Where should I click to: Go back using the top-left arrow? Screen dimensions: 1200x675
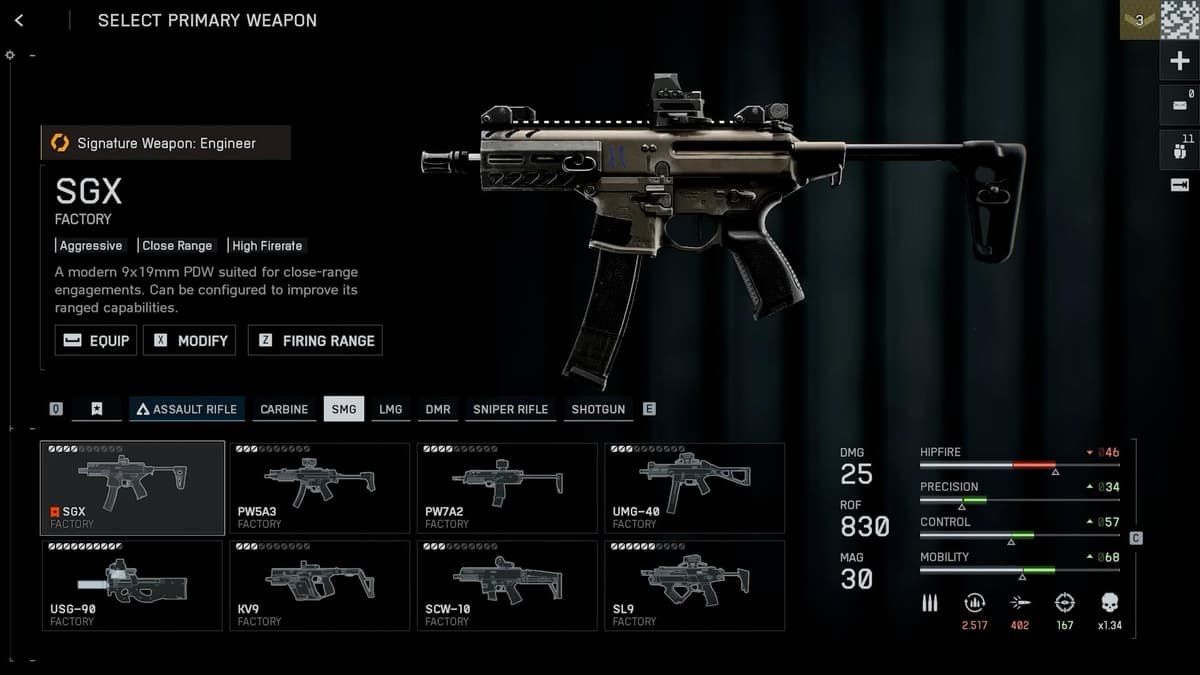tap(19, 20)
